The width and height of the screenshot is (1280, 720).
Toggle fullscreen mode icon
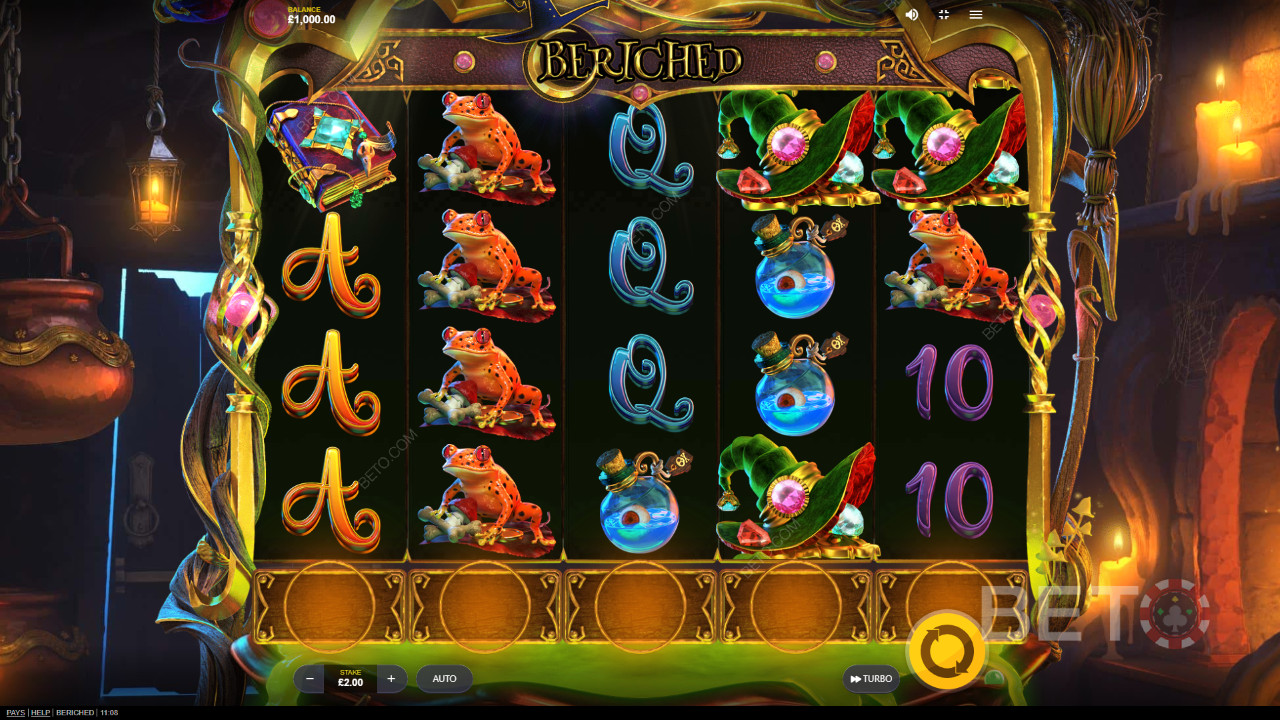point(943,15)
